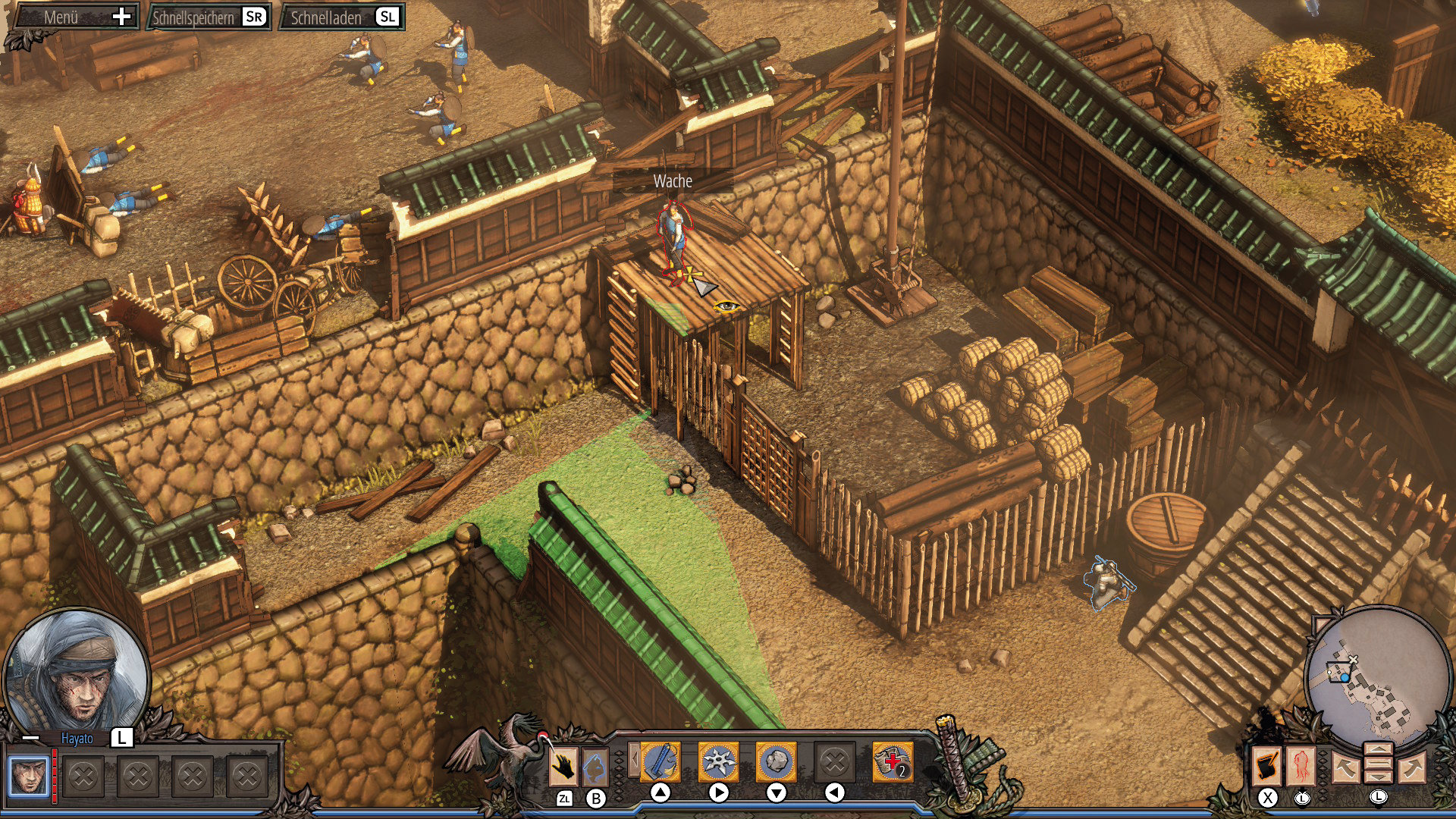The width and height of the screenshot is (1456, 819).
Task: Click Schnellladen to quick load
Action: 343,17
